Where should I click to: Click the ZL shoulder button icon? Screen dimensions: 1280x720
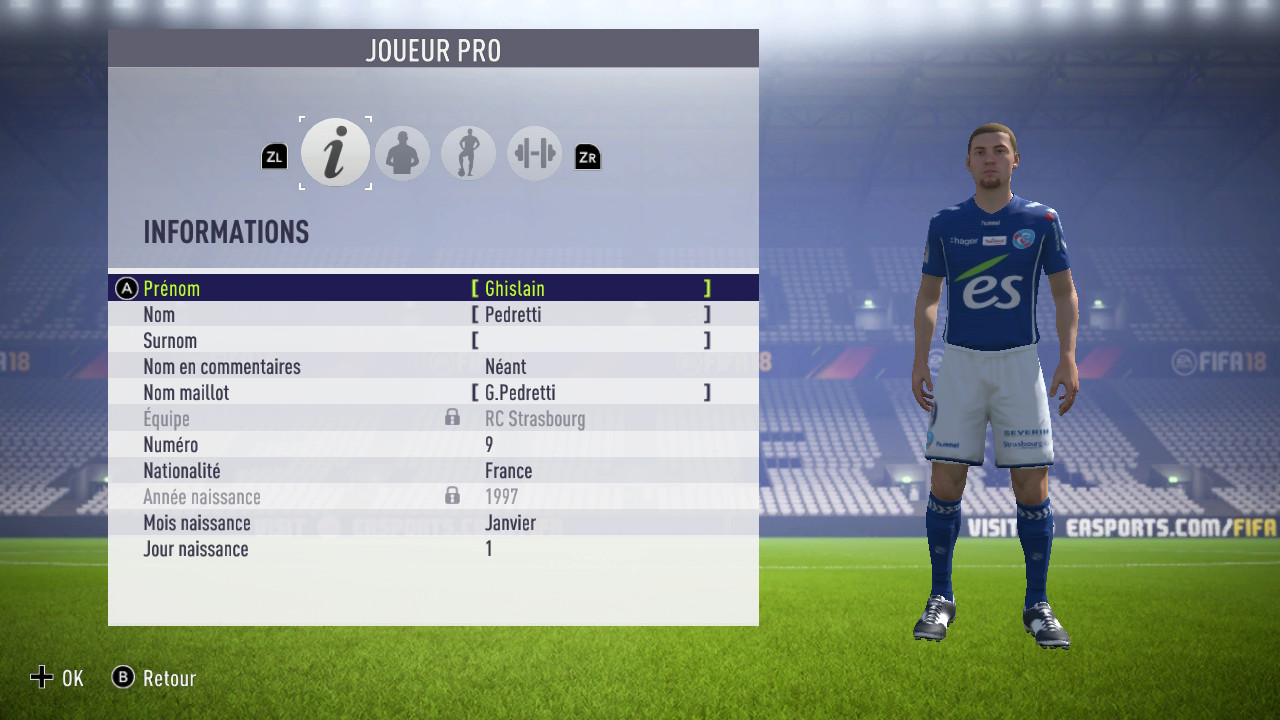(x=274, y=156)
